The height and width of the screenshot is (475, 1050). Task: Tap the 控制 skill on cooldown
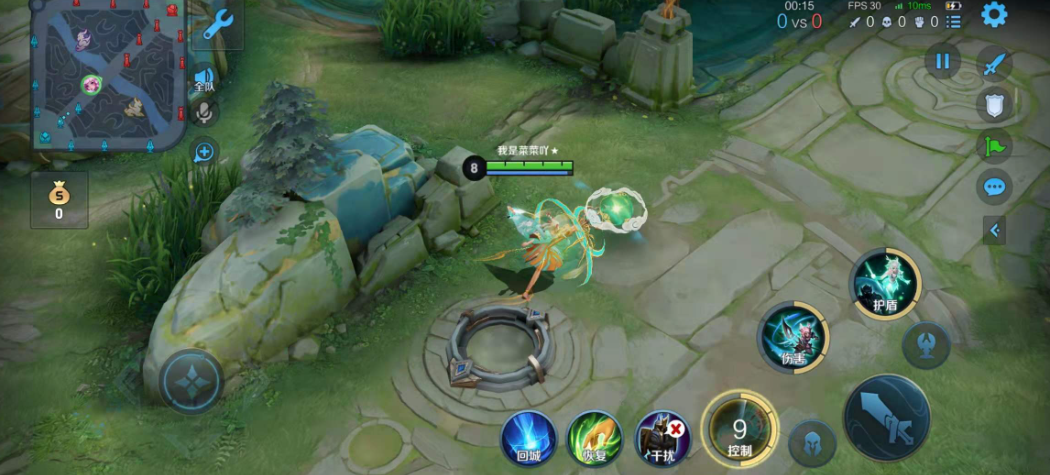coord(739,432)
